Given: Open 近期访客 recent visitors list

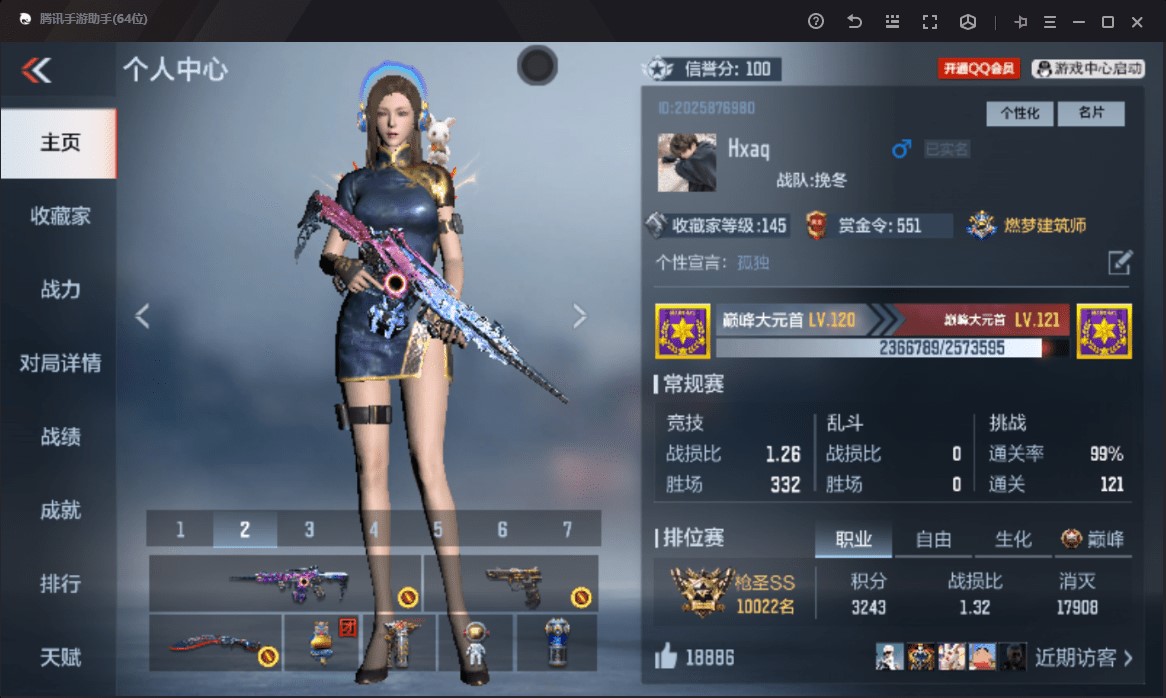Looking at the screenshot, I should 1083,657.
